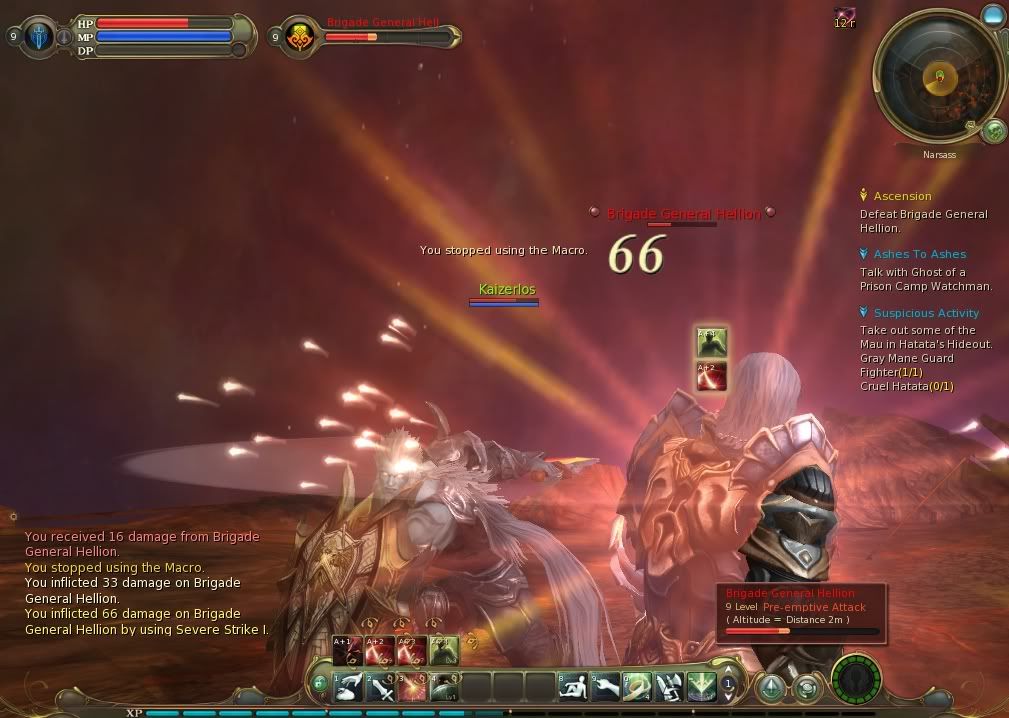This screenshot has width=1009, height=718.
Task: Use the golden ring item in slot 0
Action: tap(638, 687)
